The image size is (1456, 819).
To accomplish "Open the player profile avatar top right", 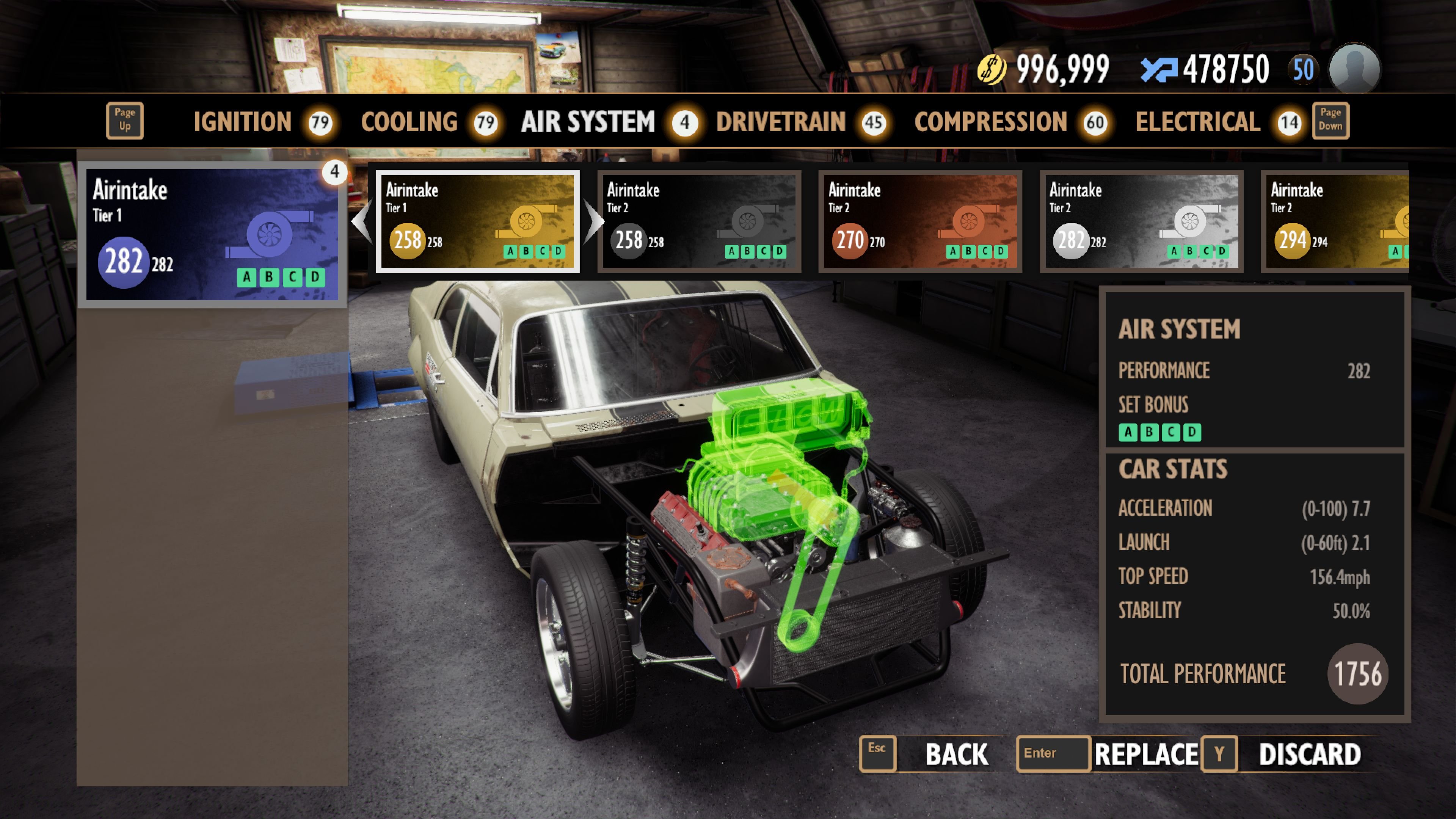I will point(1354,68).
